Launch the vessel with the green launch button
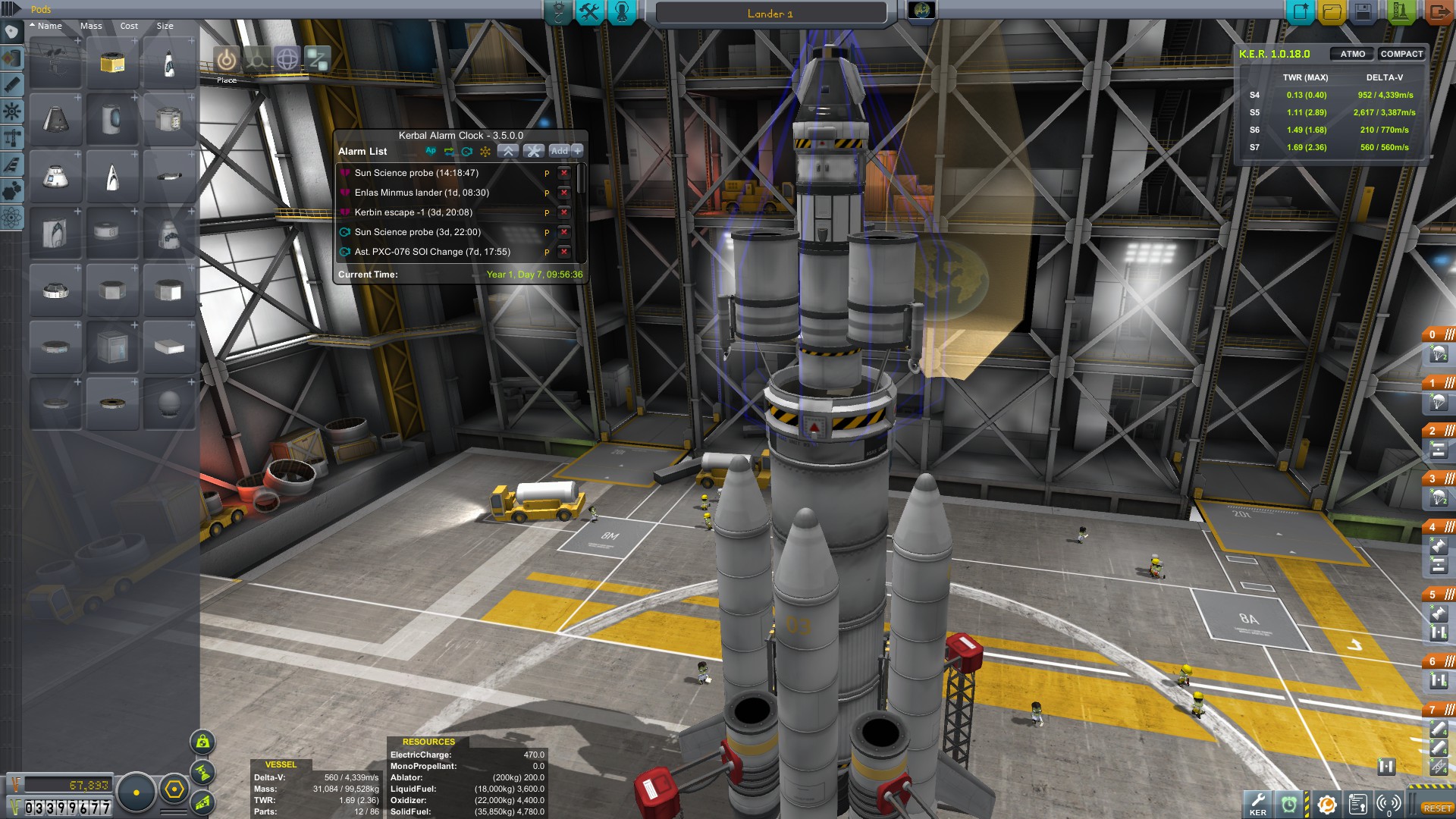 1400,12
